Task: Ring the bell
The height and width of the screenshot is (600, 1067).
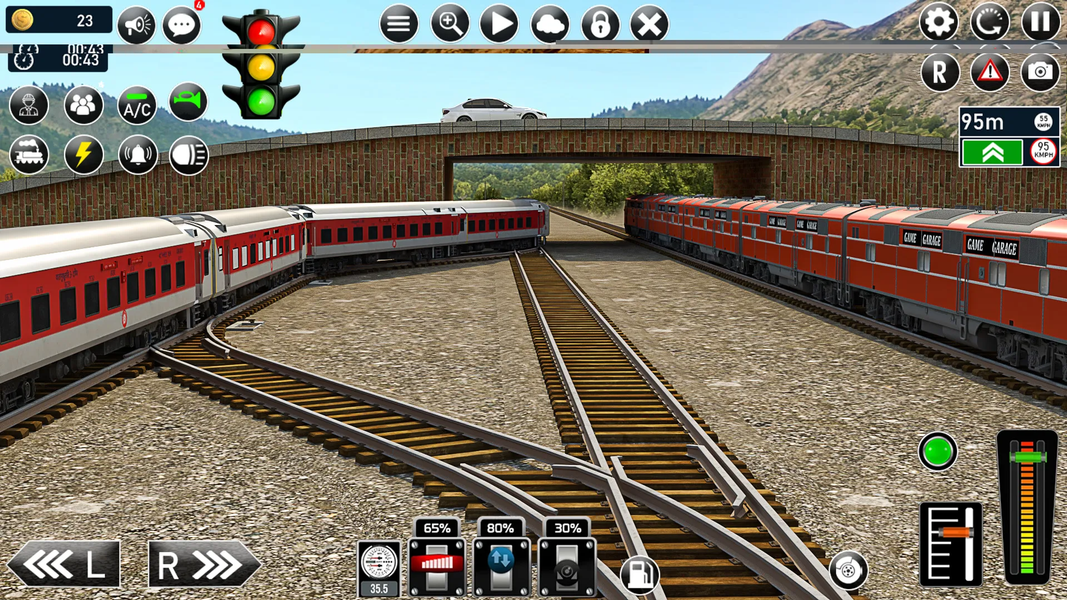Action: tap(137, 155)
